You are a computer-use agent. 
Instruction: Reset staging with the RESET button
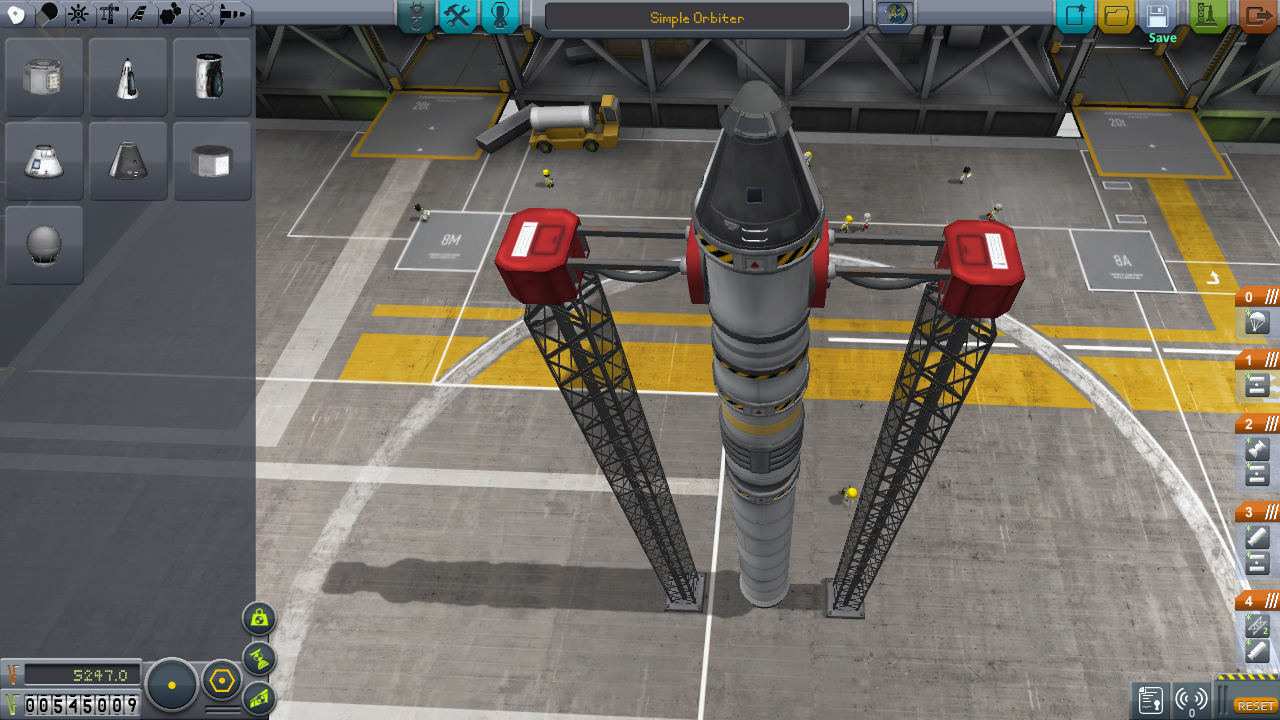(1256, 705)
